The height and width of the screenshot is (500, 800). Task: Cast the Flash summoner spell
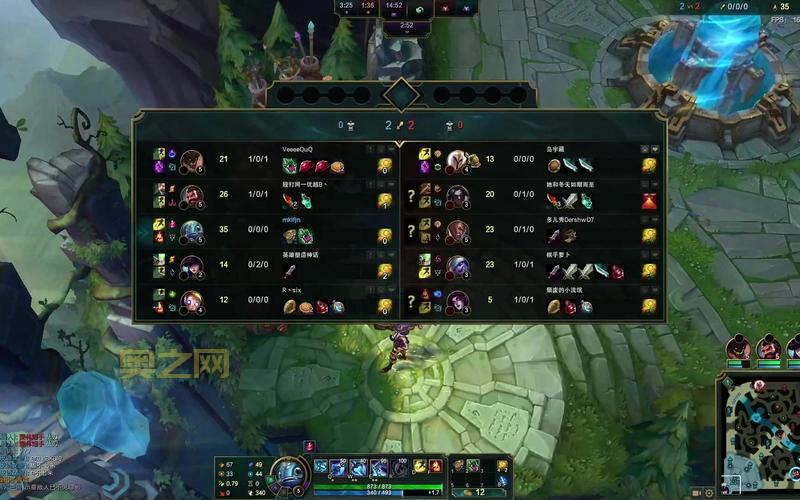point(420,466)
